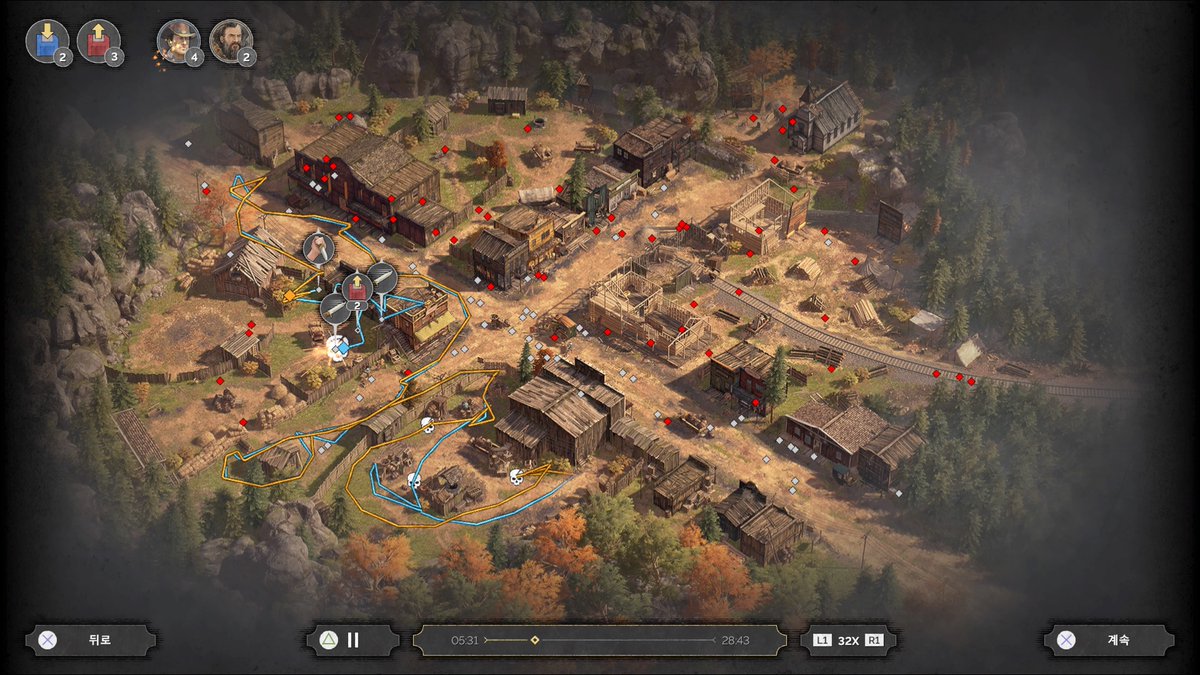Select the fist-with-knife action marker on the map
Image resolution: width=1200 pixels, height=675 pixels.
click(x=317, y=248)
